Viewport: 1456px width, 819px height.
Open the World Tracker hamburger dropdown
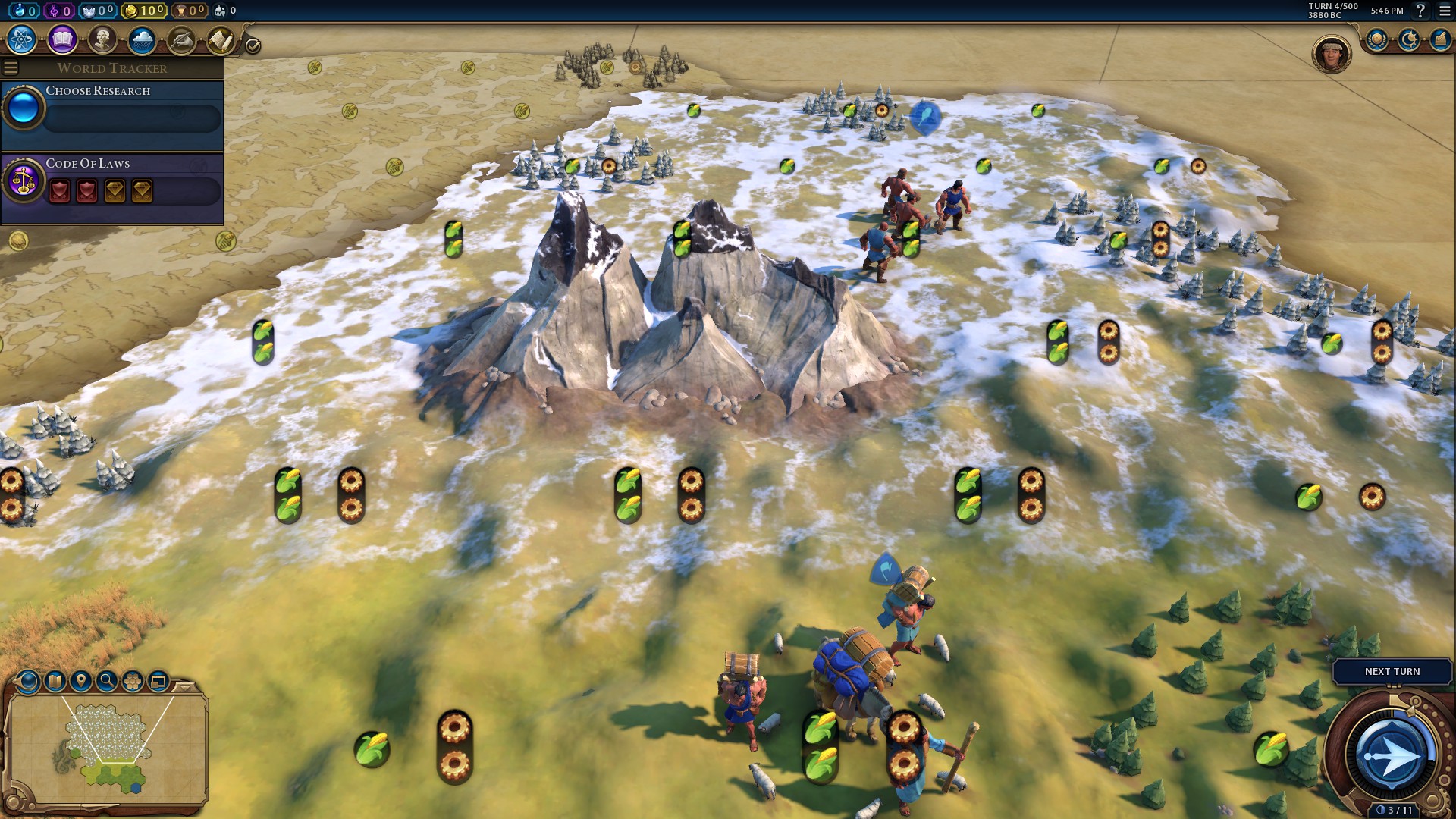(10, 67)
